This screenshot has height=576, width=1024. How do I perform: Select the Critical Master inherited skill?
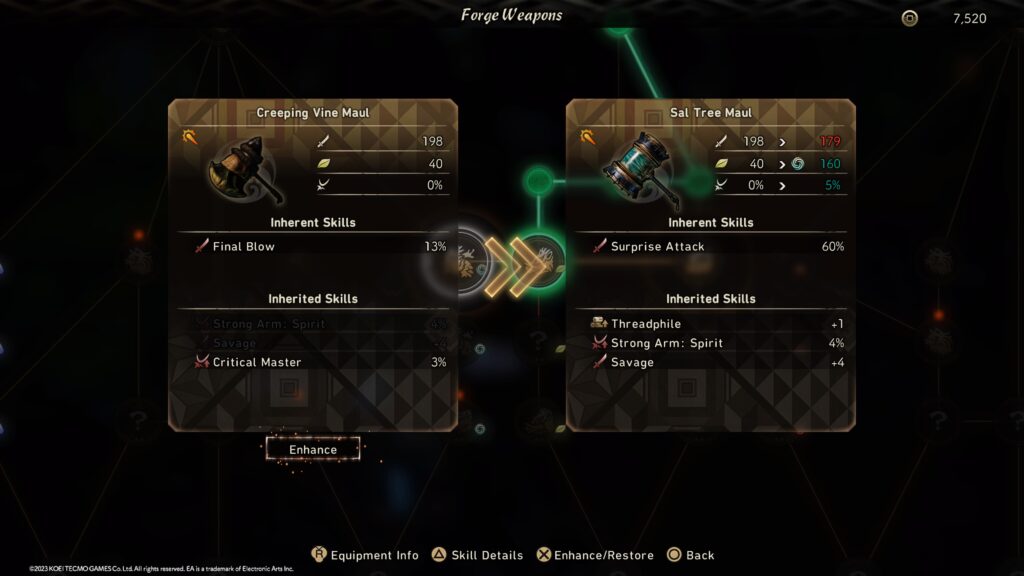tap(313, 362)
